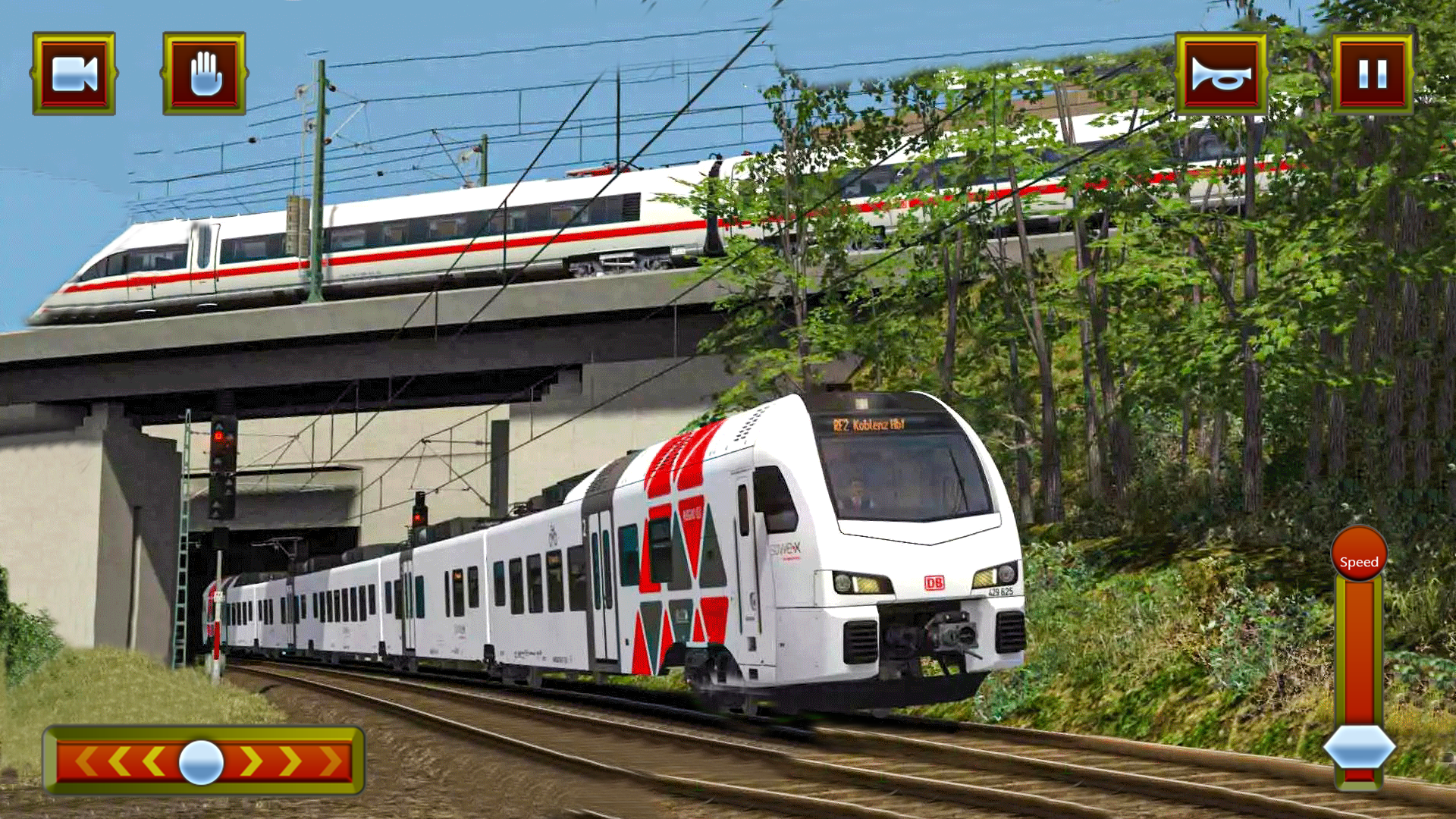
Task: Toggle the horn control on
Action: (x=1222, y=74)
